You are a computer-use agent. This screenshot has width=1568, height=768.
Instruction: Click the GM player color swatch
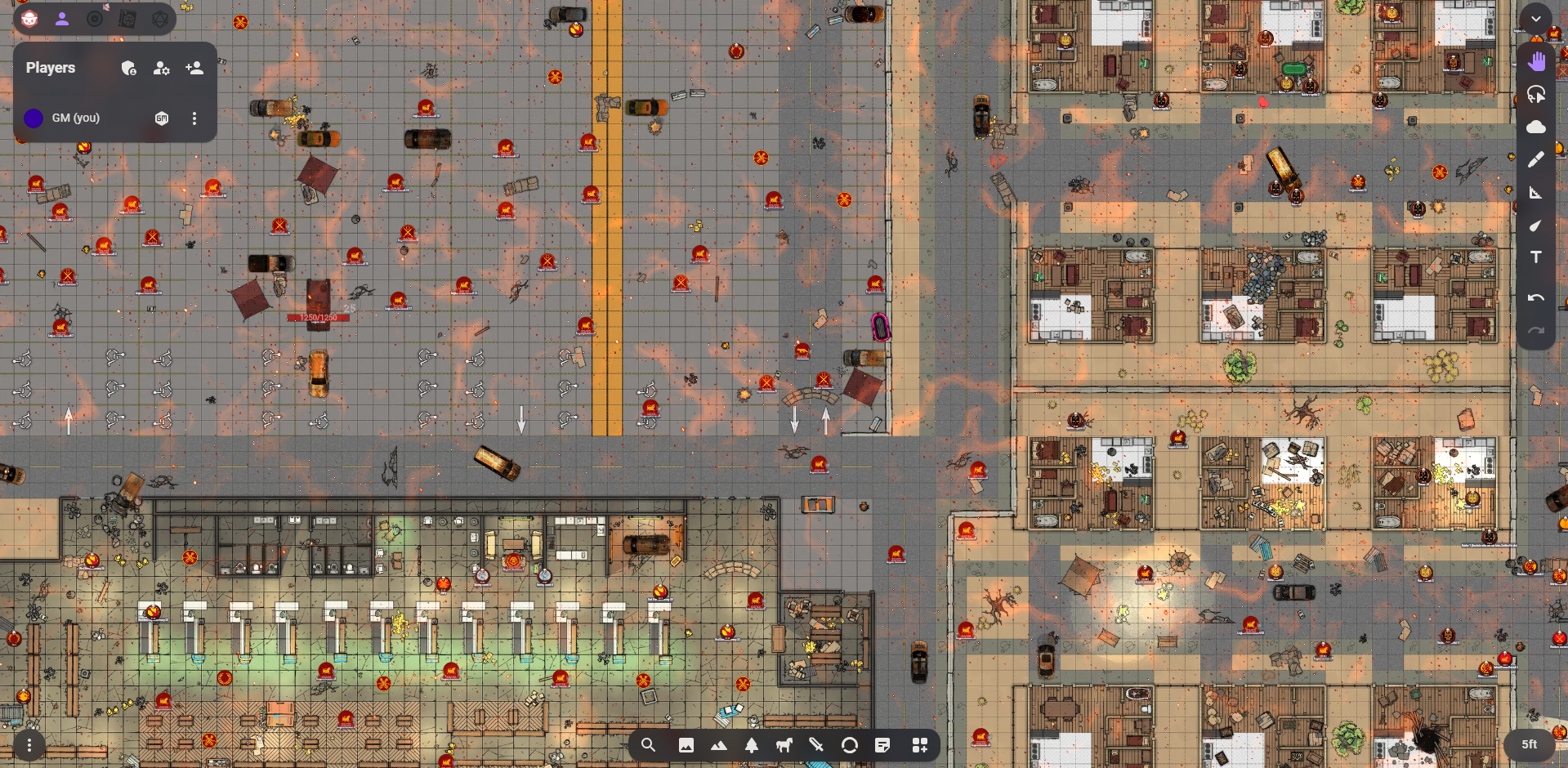click(x=34, y=118)
